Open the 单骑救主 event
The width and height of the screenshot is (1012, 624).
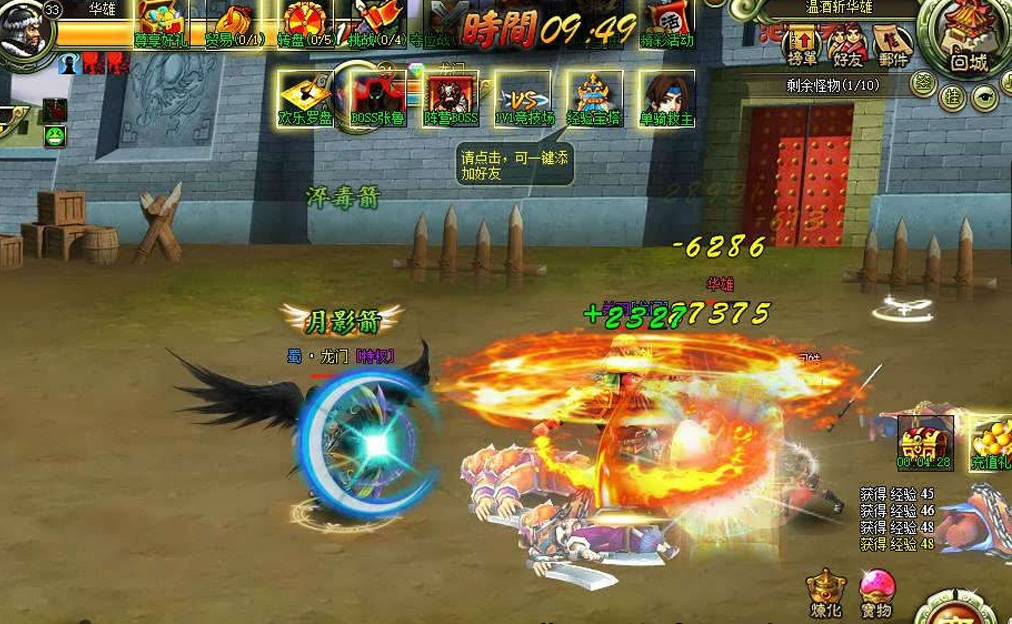667,94
